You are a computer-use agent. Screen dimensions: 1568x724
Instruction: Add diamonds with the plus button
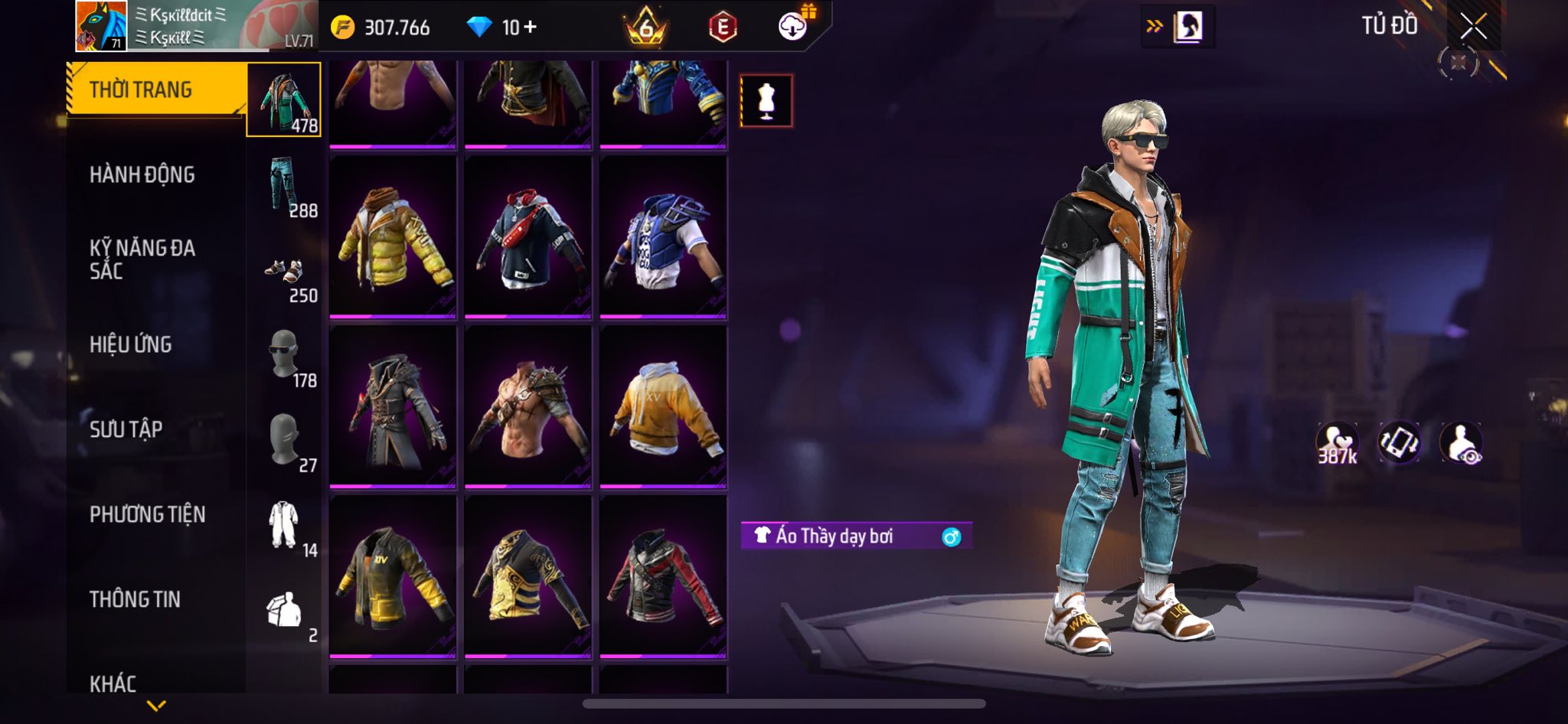[x=530, y=28]
